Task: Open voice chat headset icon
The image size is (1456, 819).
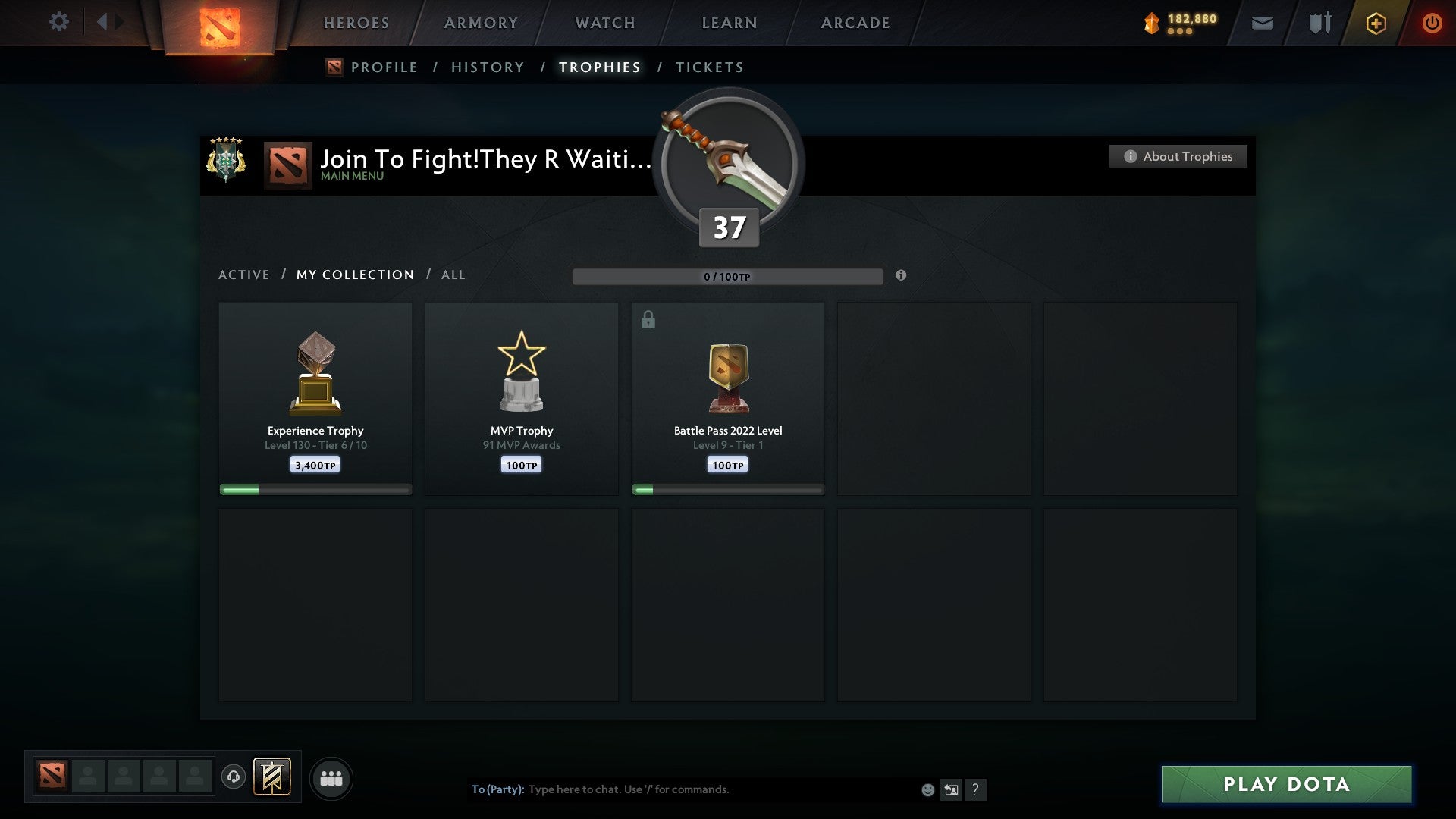Action: click(x=234, y=777)
